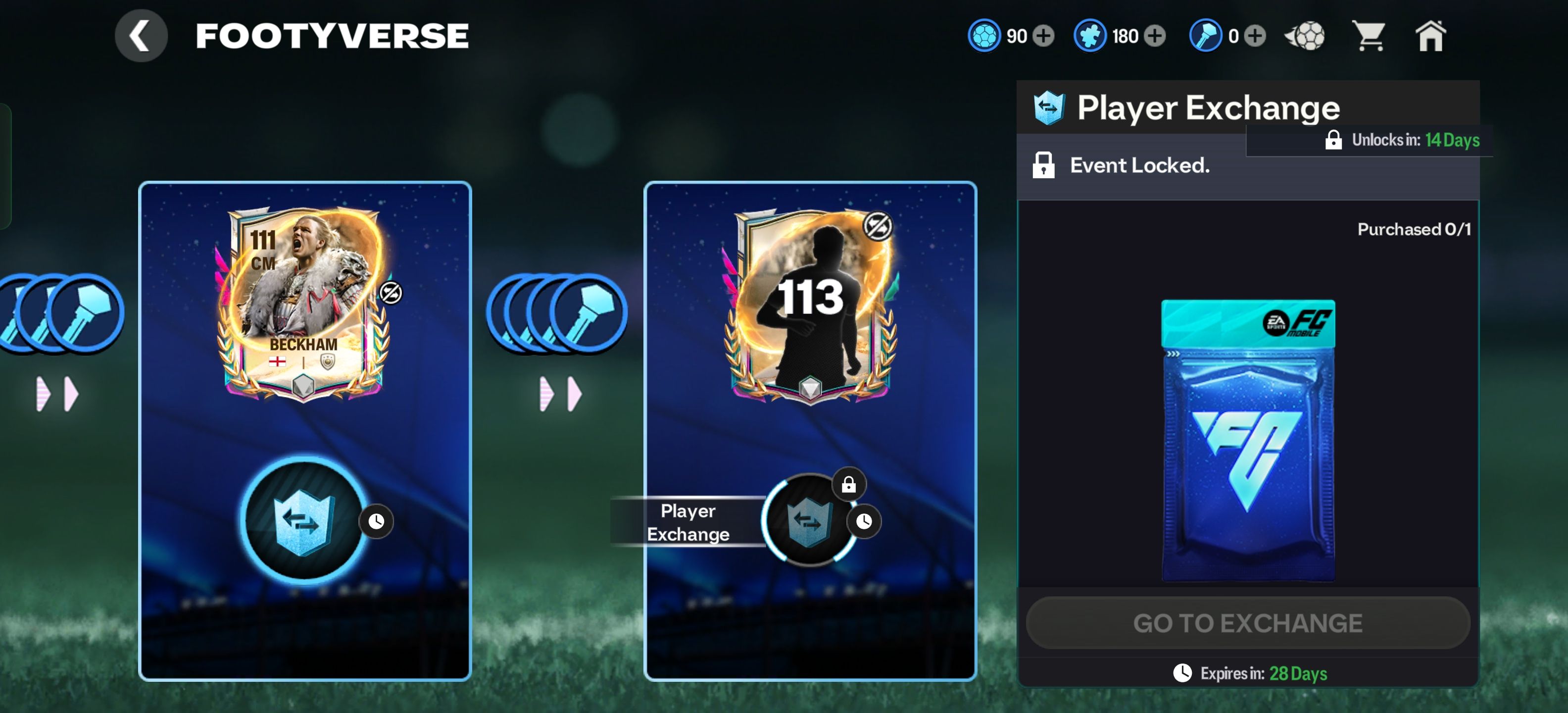
Task: View the blue FC Mobile pack
Action: click(1248, 441)
